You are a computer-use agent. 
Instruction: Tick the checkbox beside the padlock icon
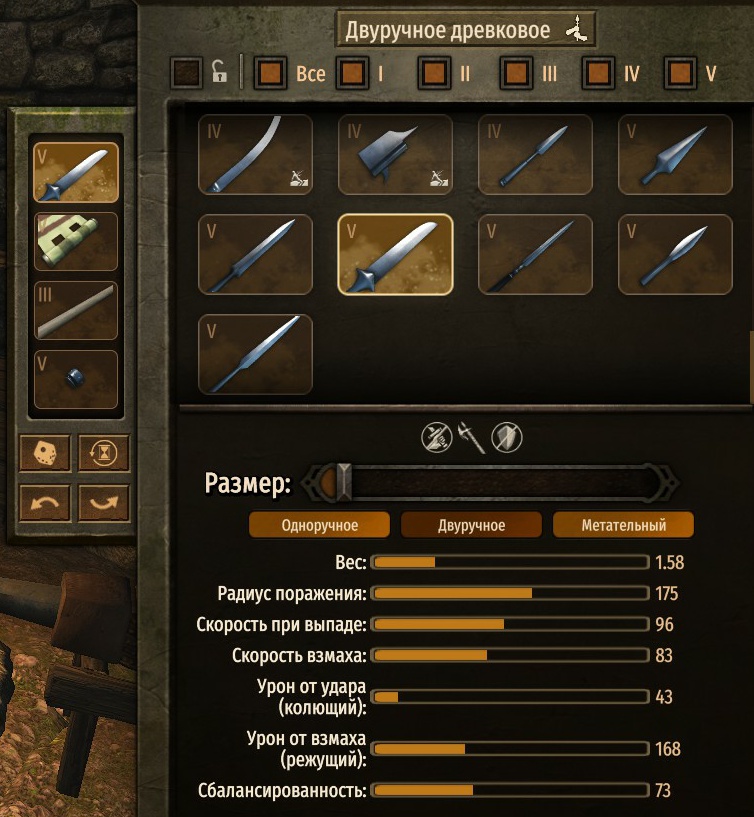click(x=186, y=73)
